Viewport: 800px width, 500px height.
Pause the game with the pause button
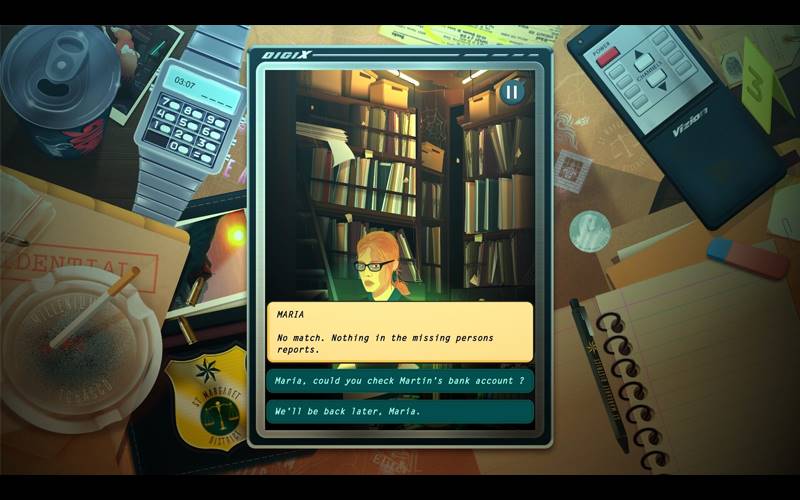[512, 93]
